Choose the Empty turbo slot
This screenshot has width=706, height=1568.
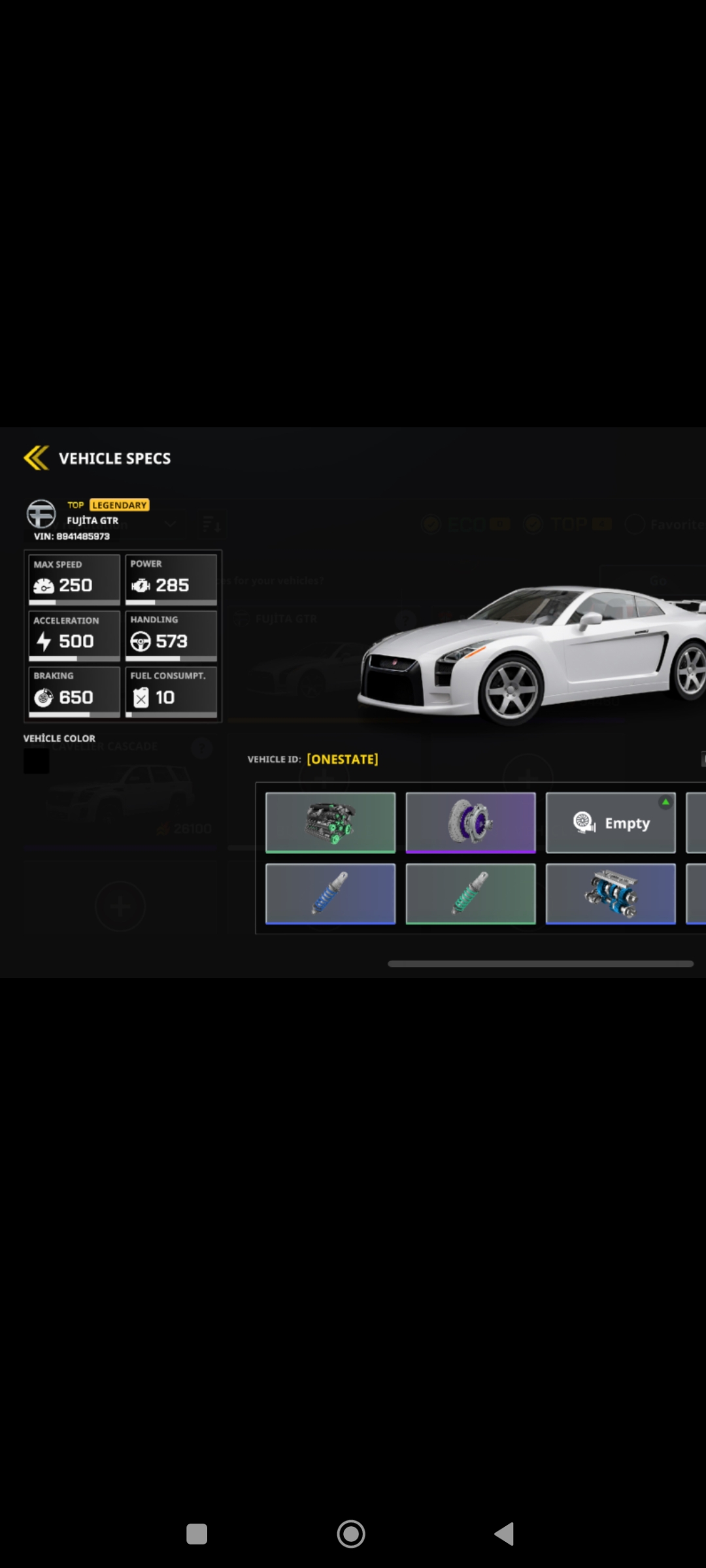(x=611, y=823)
